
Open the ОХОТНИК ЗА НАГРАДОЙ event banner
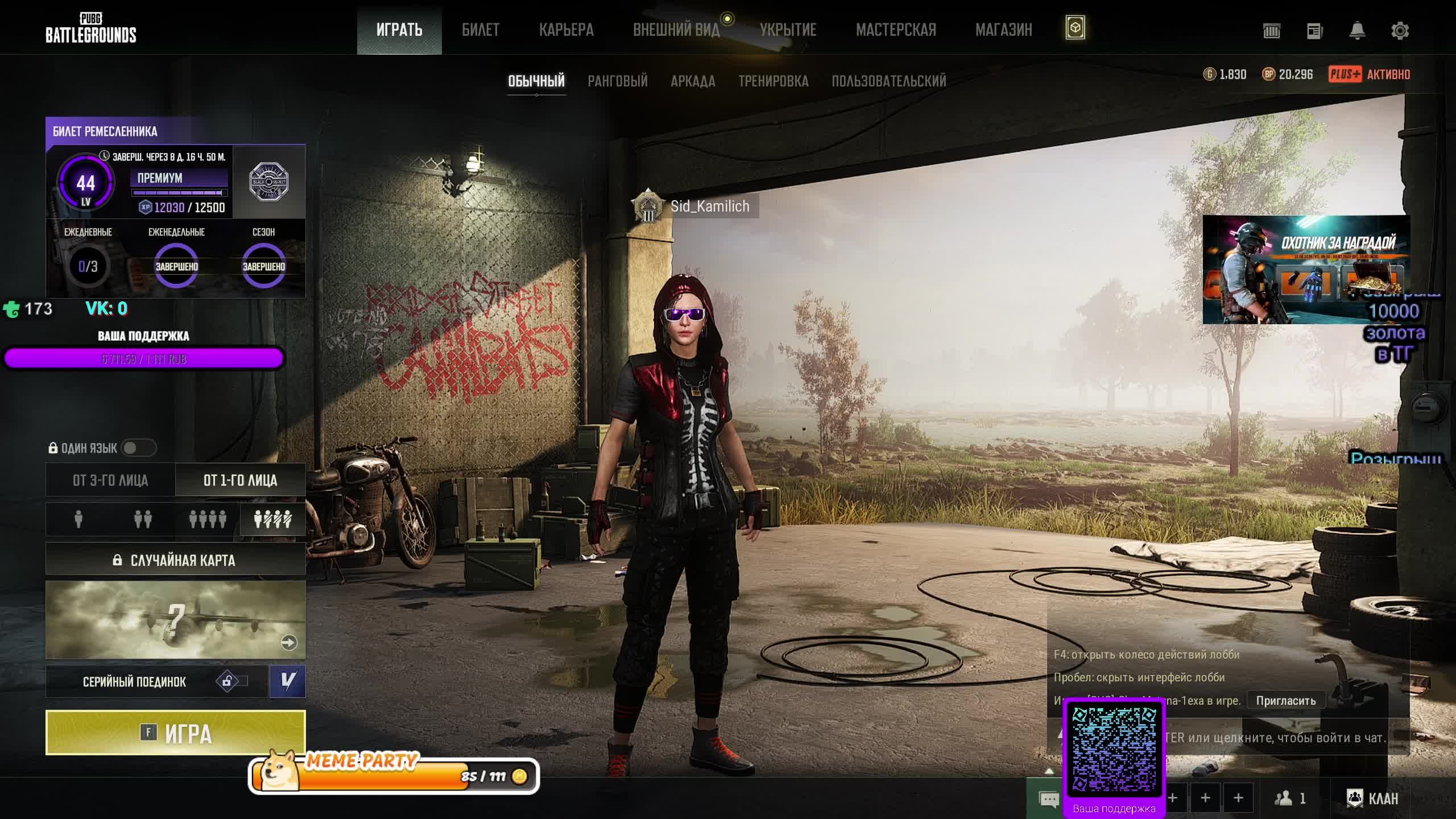click(1305, 269)
